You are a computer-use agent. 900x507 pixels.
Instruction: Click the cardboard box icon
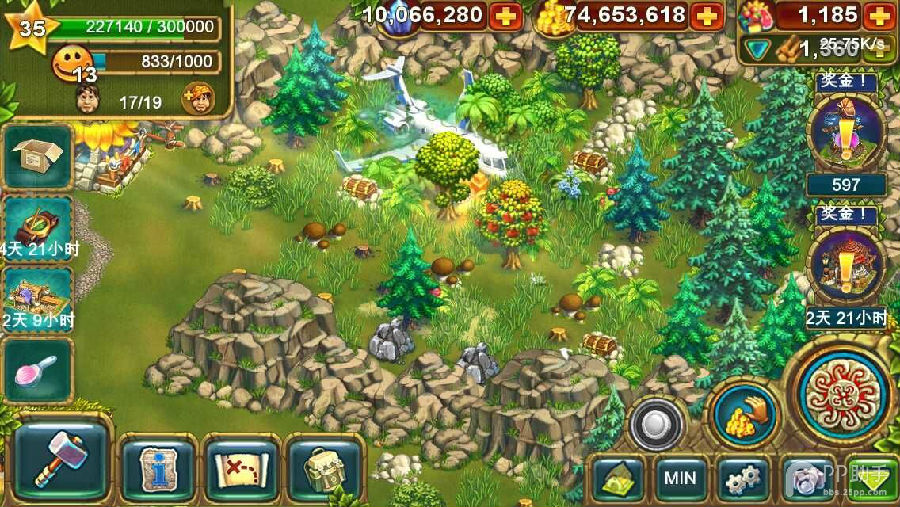(38, 156)
